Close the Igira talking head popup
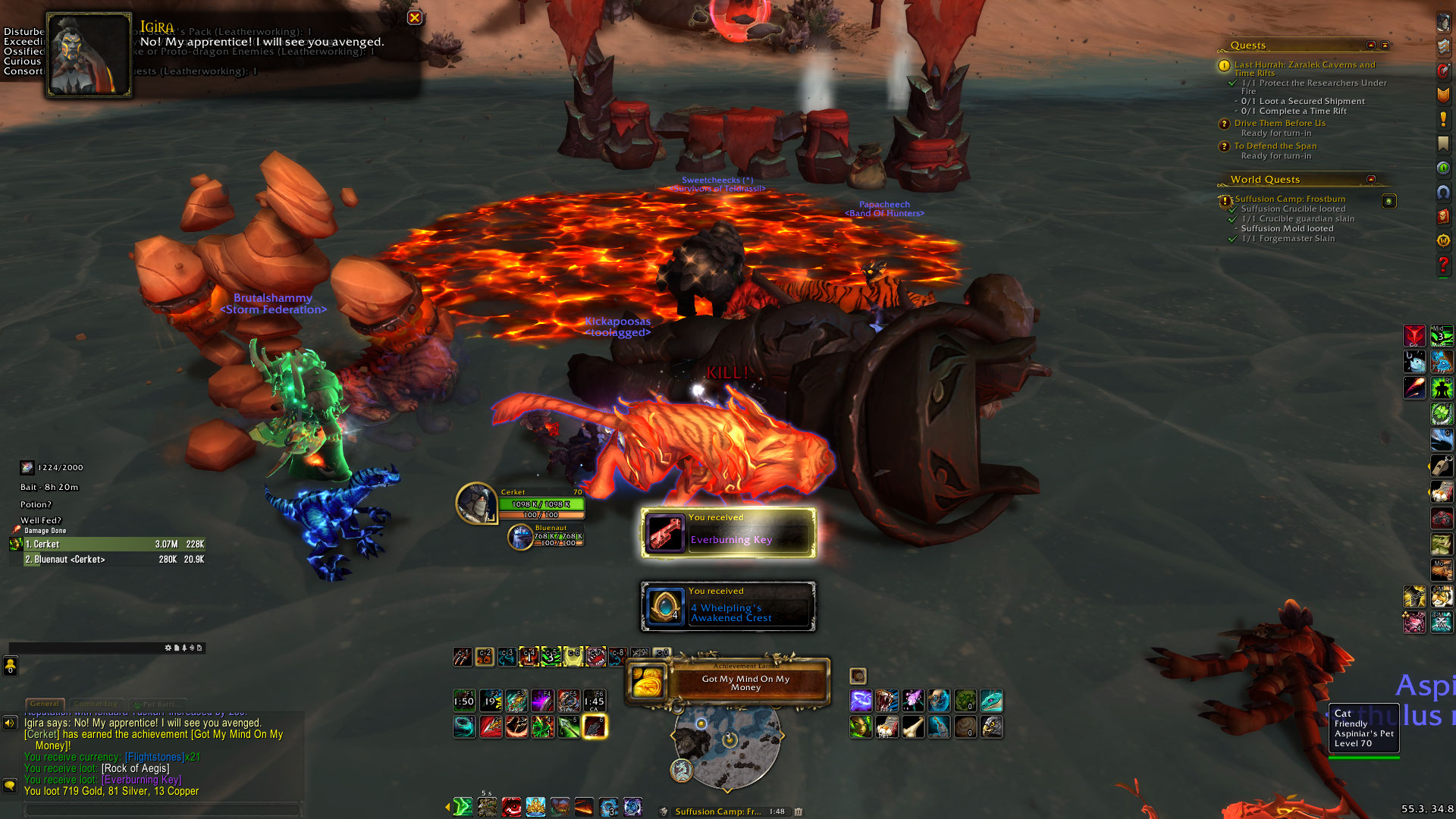 click(x=414, y=17)
